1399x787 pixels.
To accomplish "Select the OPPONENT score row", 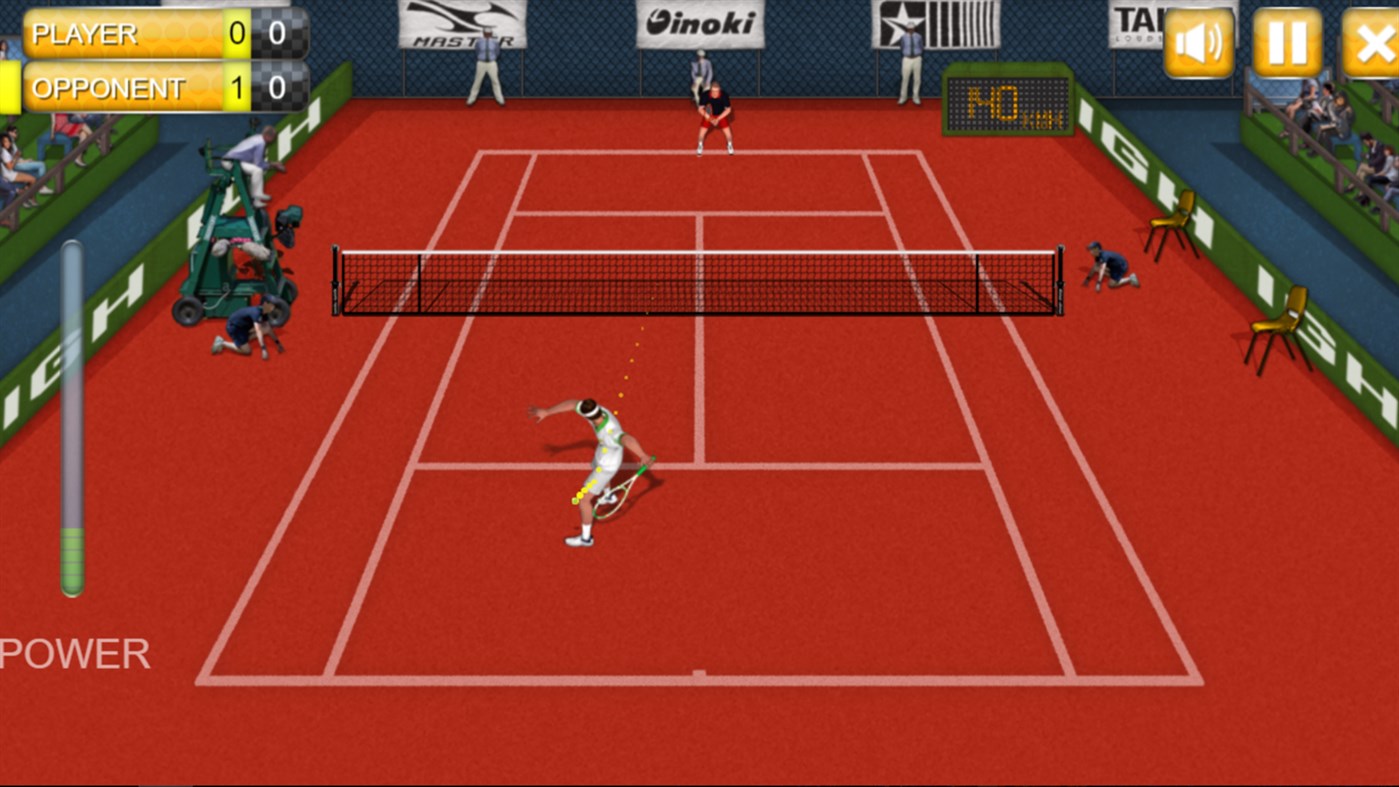I will (120, 88).
